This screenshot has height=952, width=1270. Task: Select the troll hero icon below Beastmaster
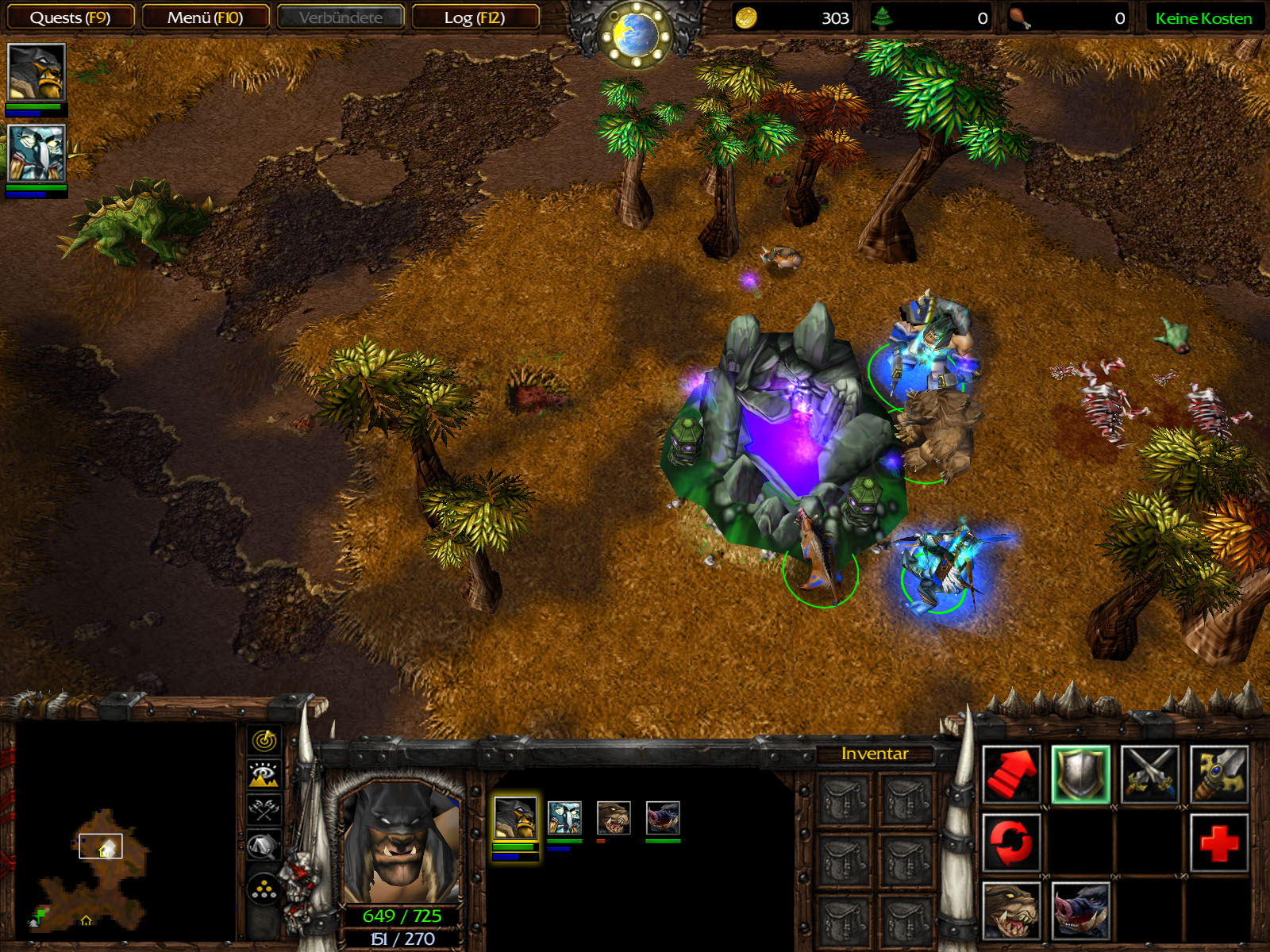36,153
